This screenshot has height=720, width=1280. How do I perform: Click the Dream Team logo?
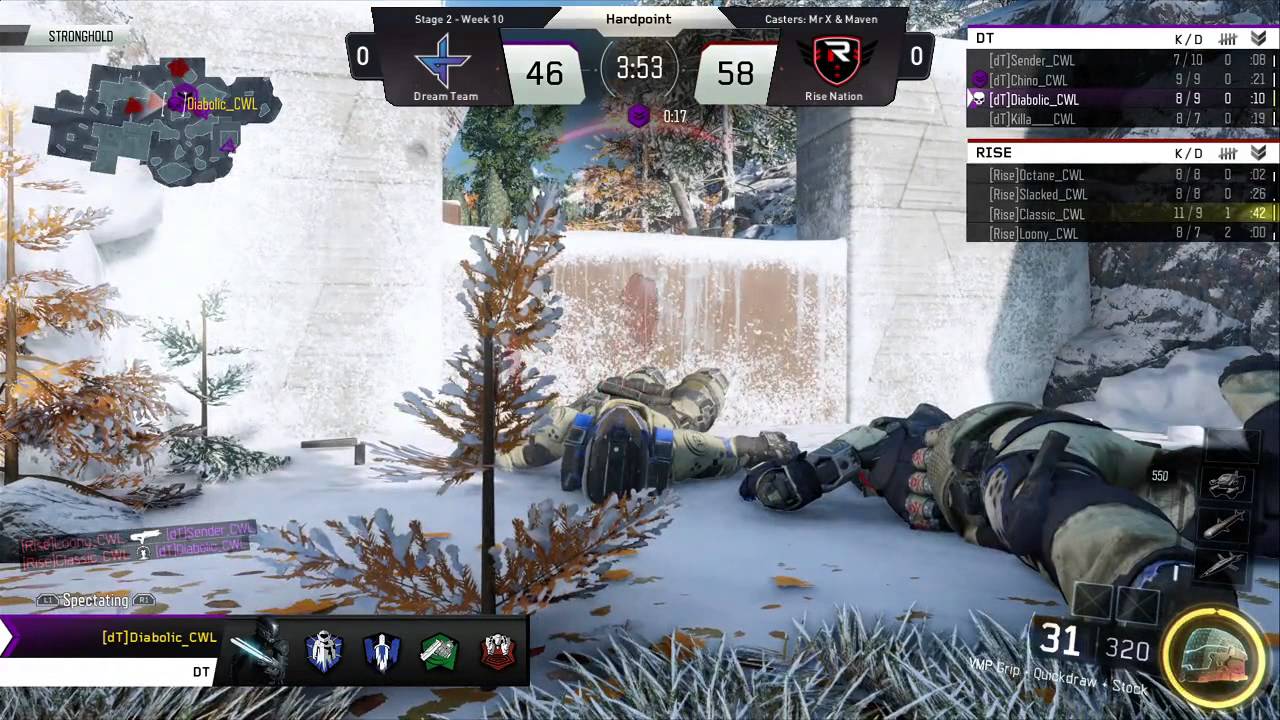(445, 61)
